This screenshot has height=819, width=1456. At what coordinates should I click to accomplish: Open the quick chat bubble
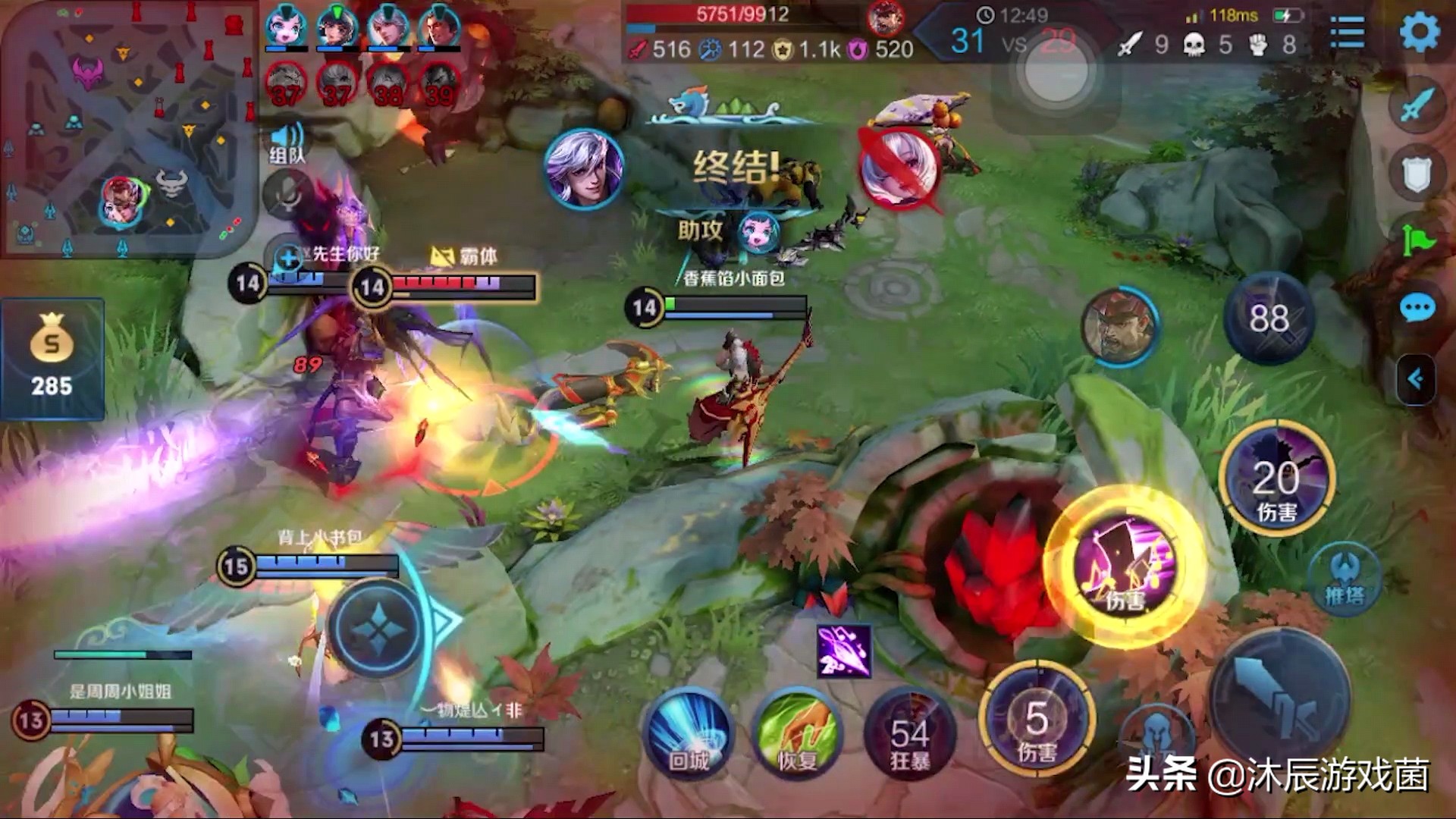point(1417,308)
